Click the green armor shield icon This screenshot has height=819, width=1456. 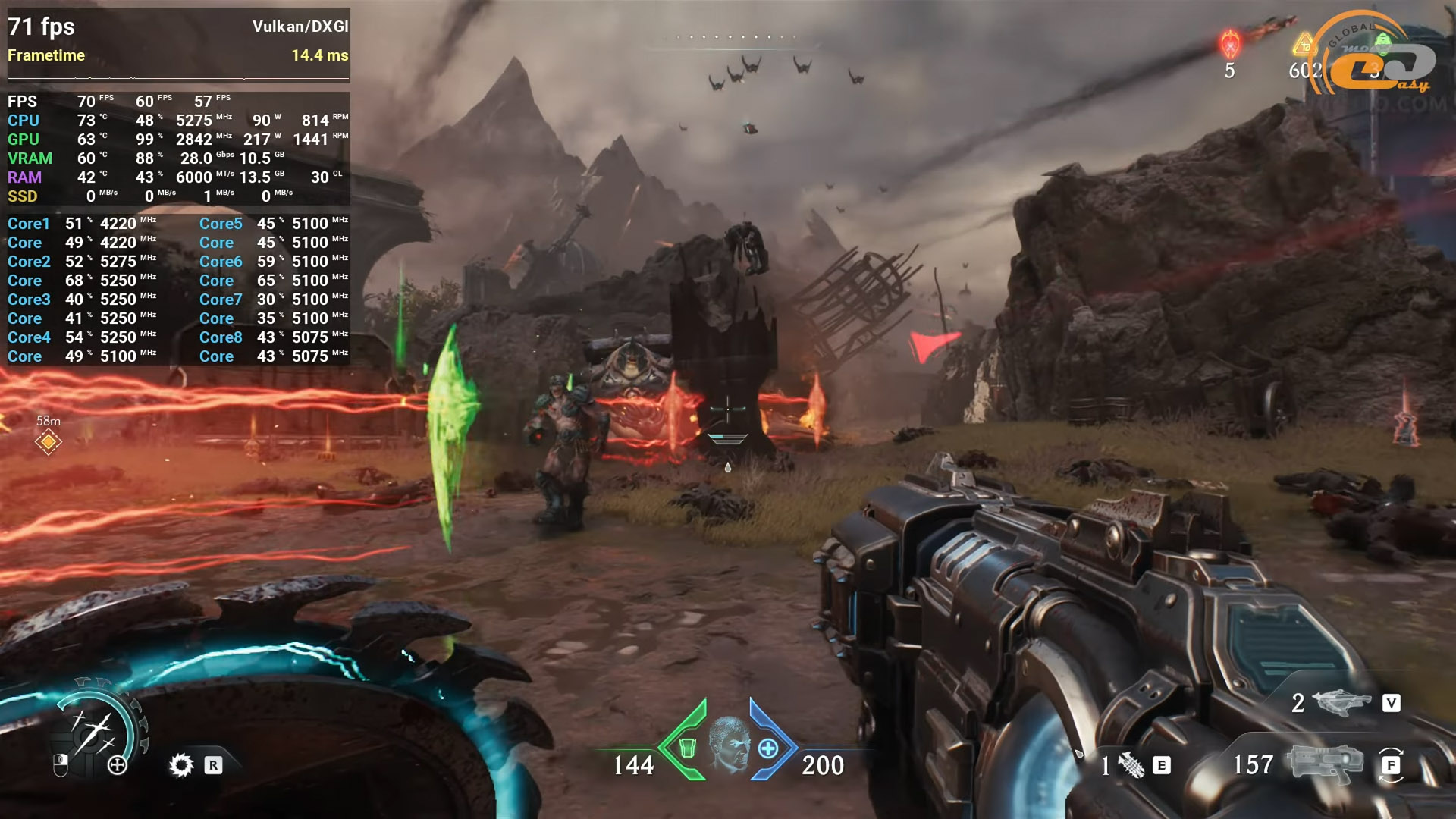pos(687,748)
